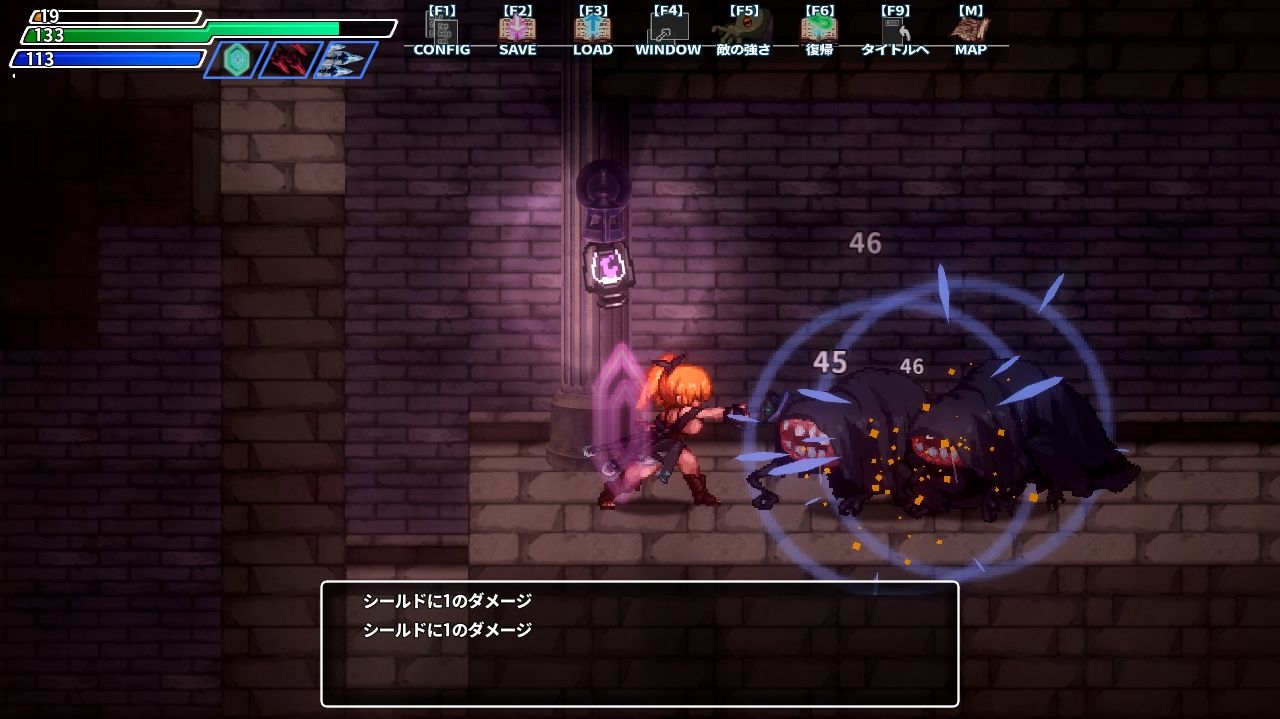Open the LOAD game menu
The width and height of the screenshot is (1280, 719).
(x=592, y=32)
